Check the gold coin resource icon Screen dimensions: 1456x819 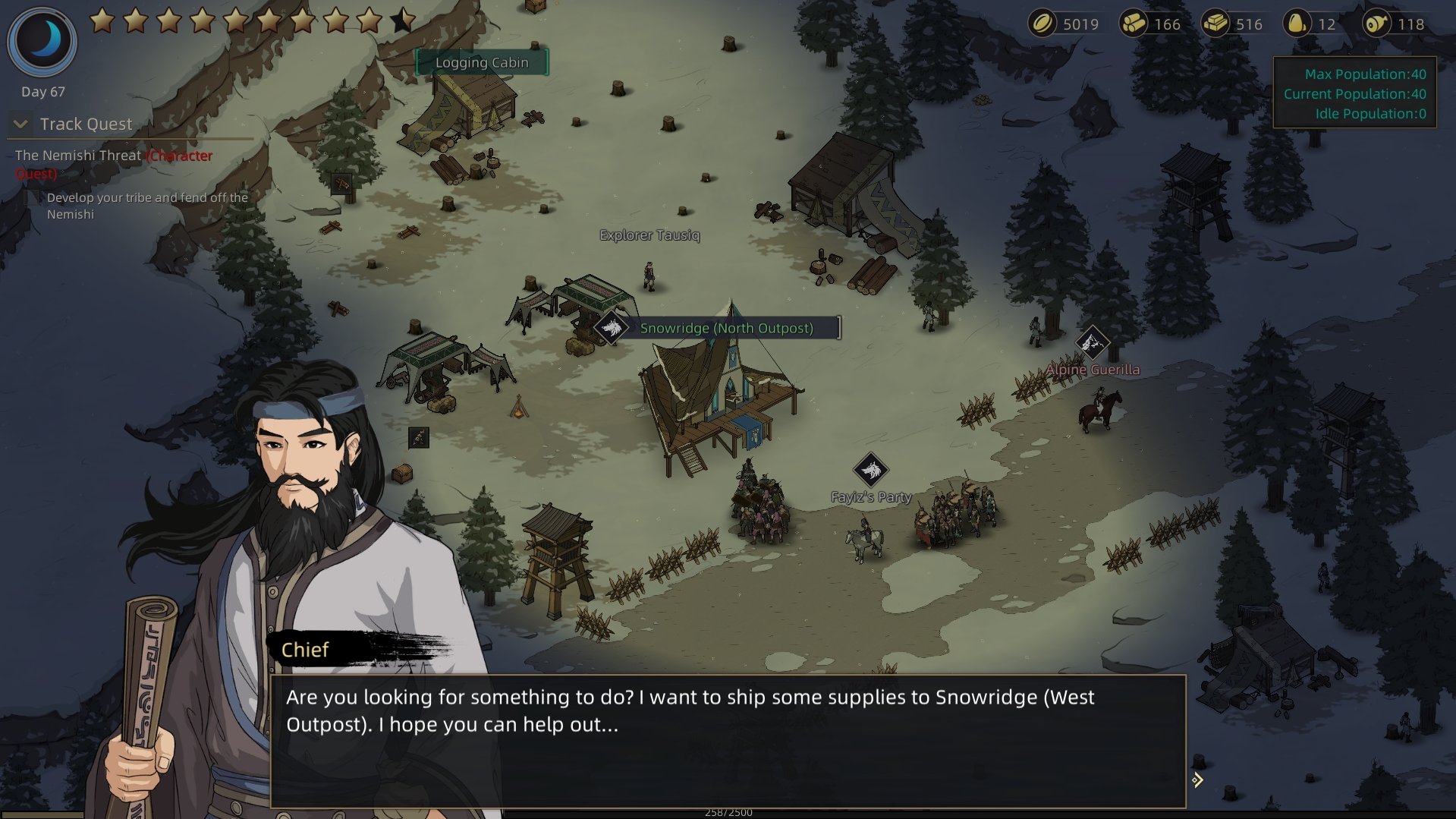click(x=1042, y=24)
